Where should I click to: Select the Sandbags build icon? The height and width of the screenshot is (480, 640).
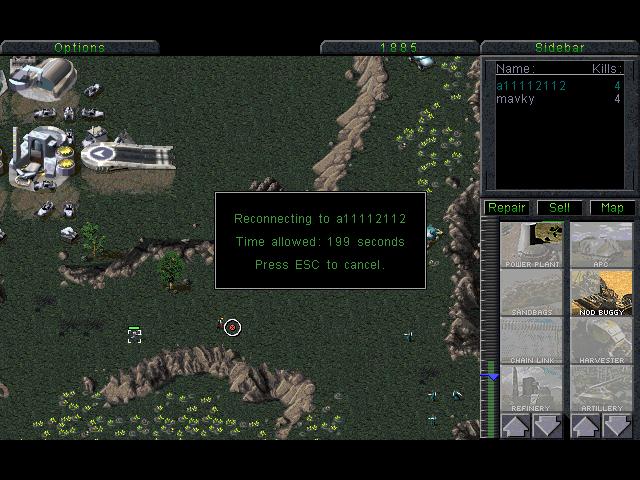click(x=532, y=293)
